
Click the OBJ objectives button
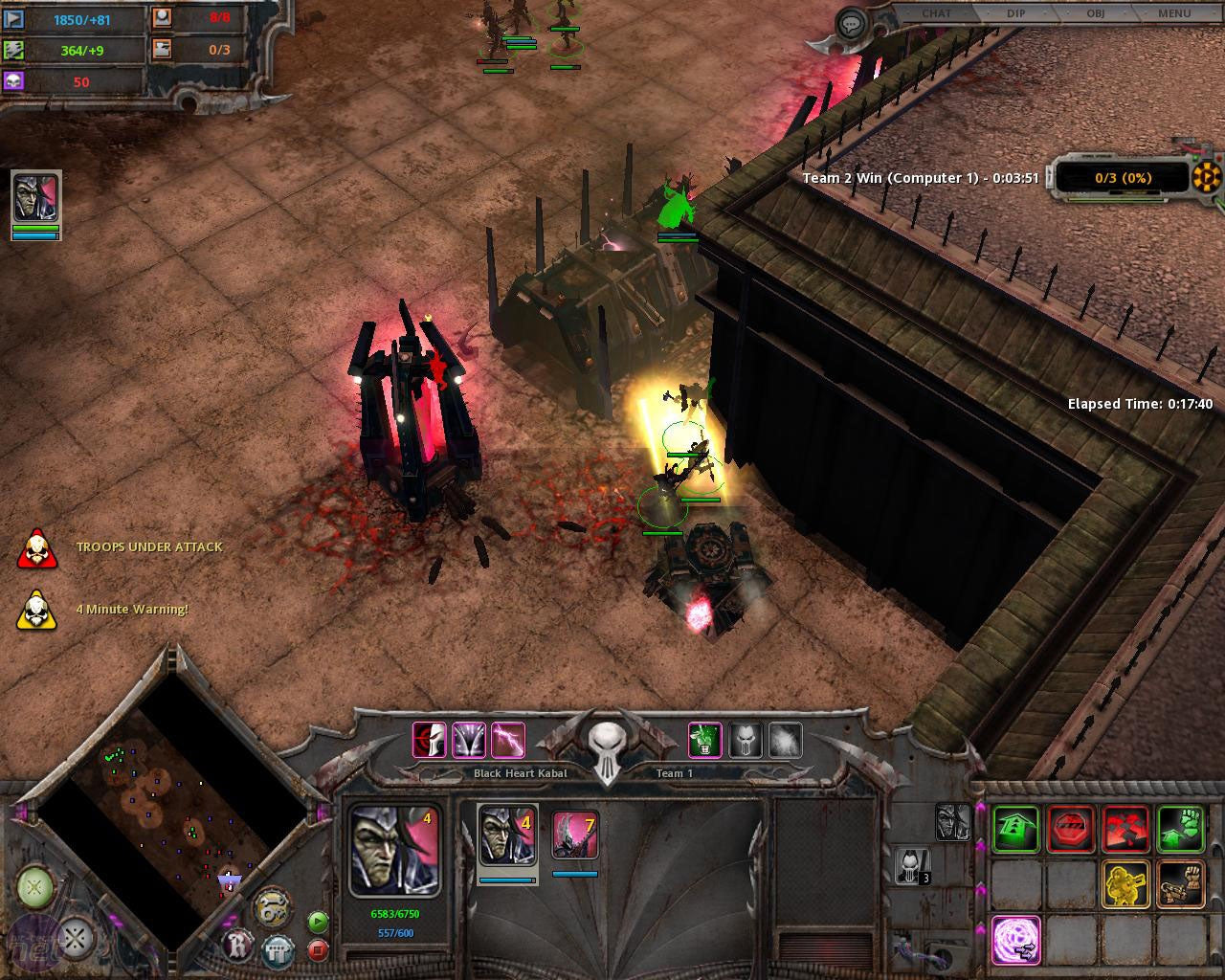(1095, 13)
